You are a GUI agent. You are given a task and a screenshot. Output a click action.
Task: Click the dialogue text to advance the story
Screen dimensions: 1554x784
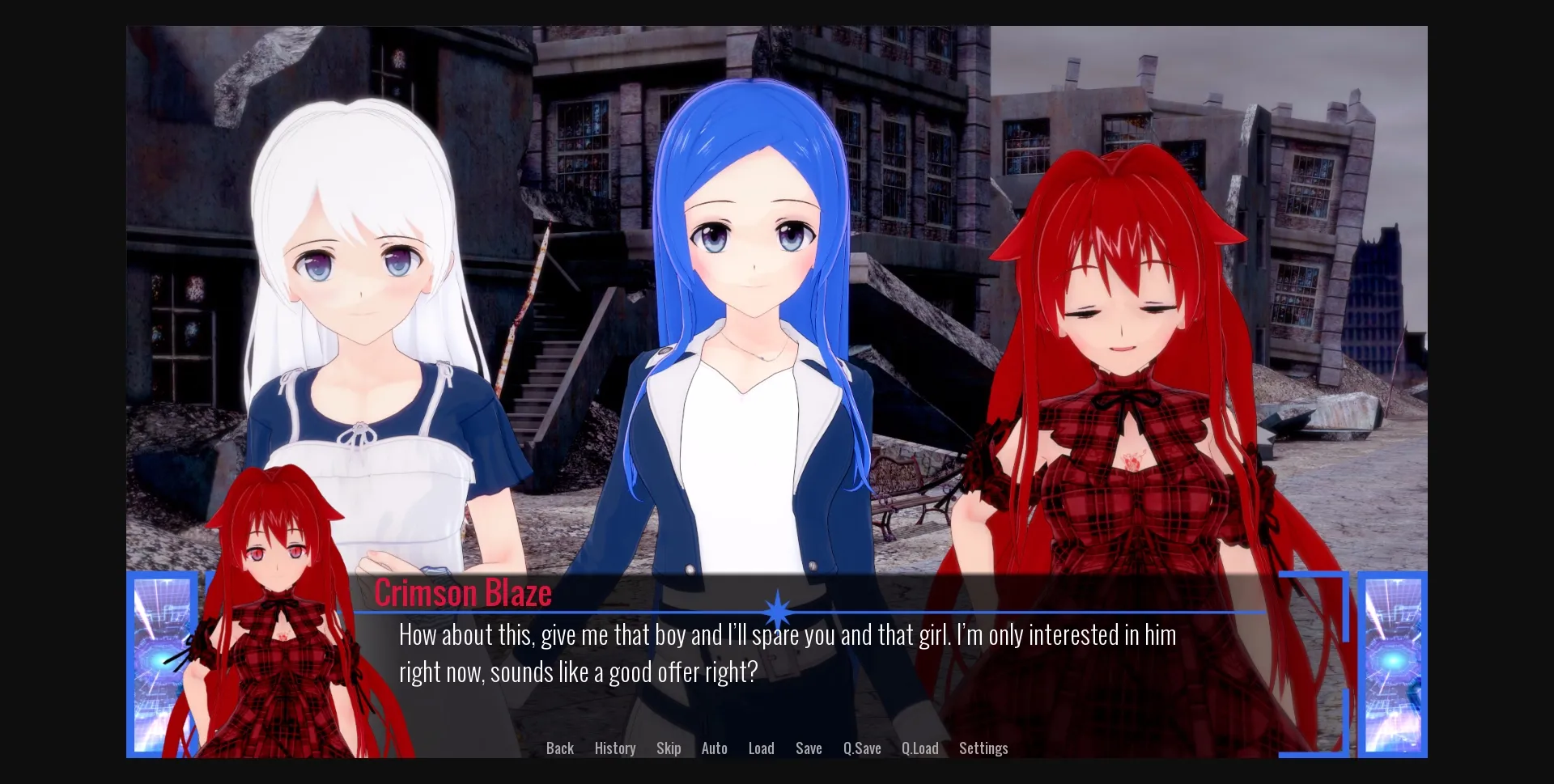(x=785, y=651)
